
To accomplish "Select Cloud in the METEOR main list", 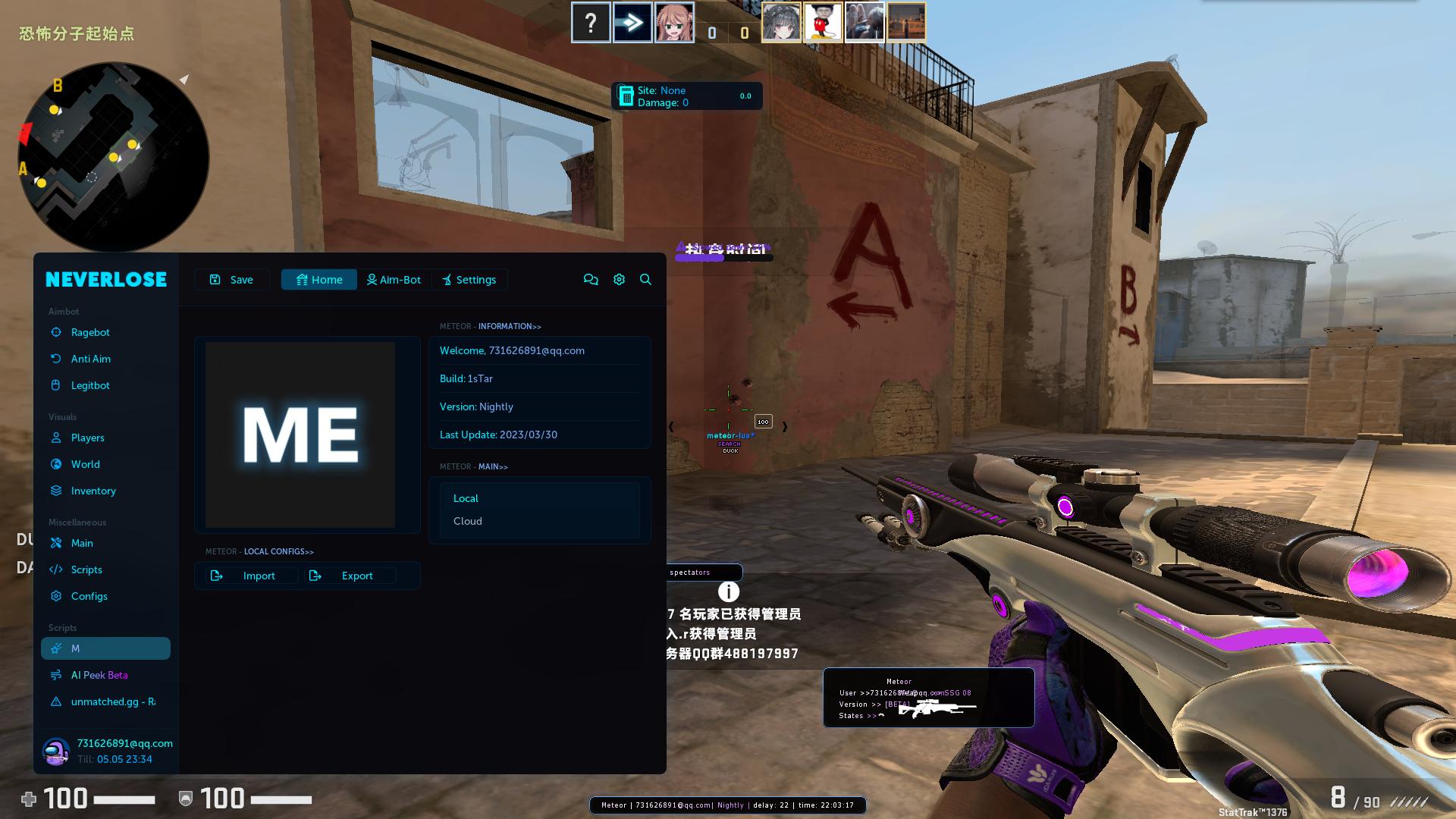I will pos(468,521).
